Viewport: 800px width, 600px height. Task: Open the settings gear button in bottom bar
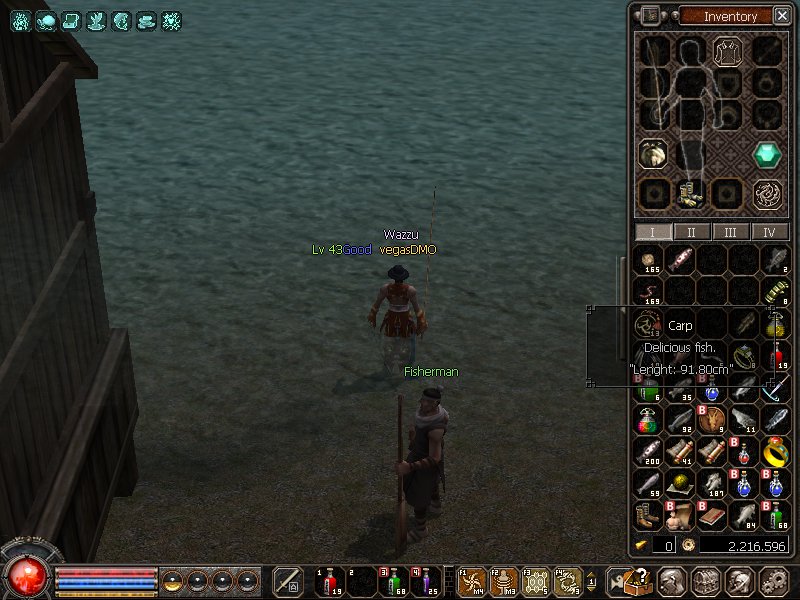pos(774,581)
